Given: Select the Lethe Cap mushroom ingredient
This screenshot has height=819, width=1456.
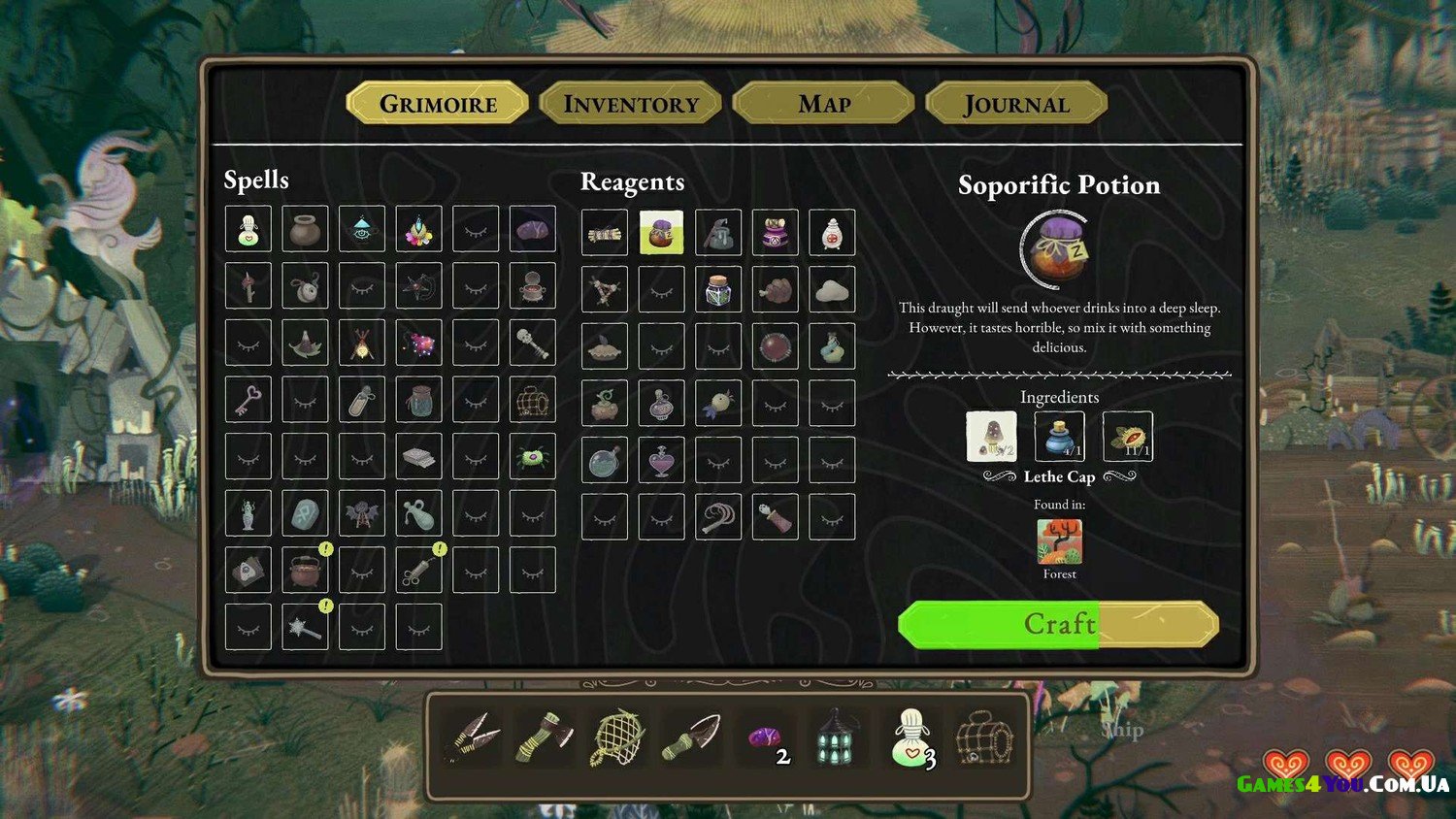Looking at the screenshot, I should (991, 436).
